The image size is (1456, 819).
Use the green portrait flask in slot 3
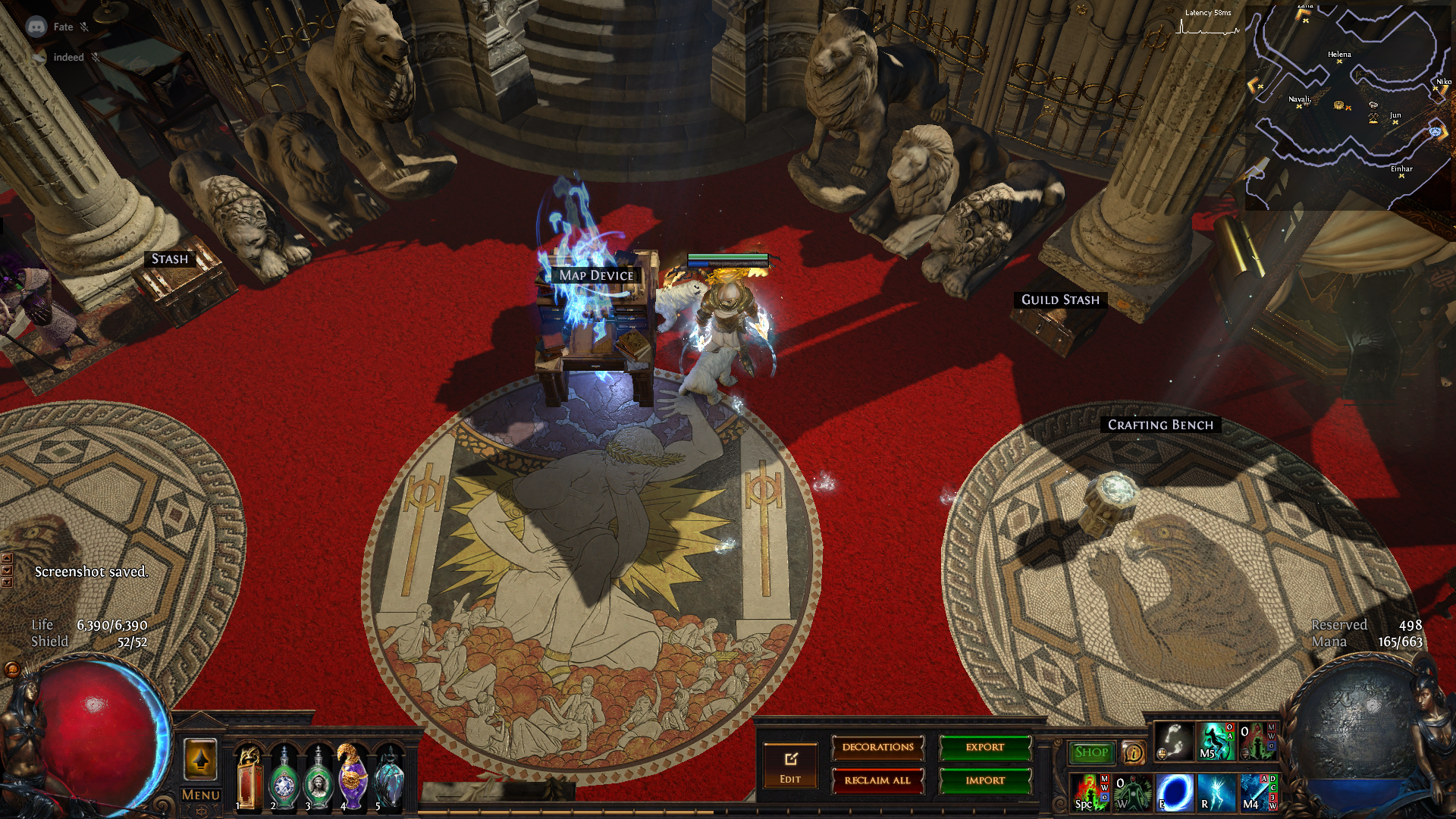318,779
